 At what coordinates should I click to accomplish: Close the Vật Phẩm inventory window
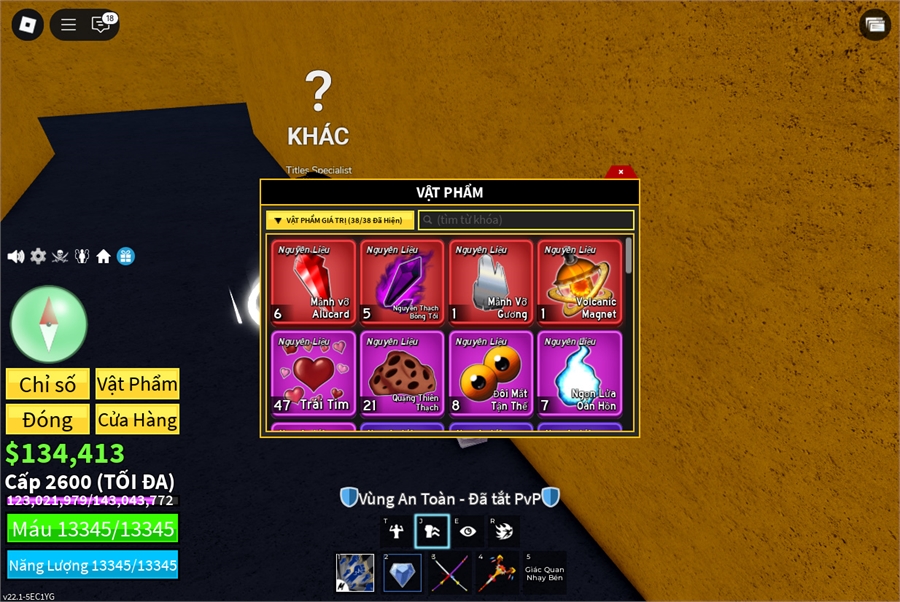[621, 172]
